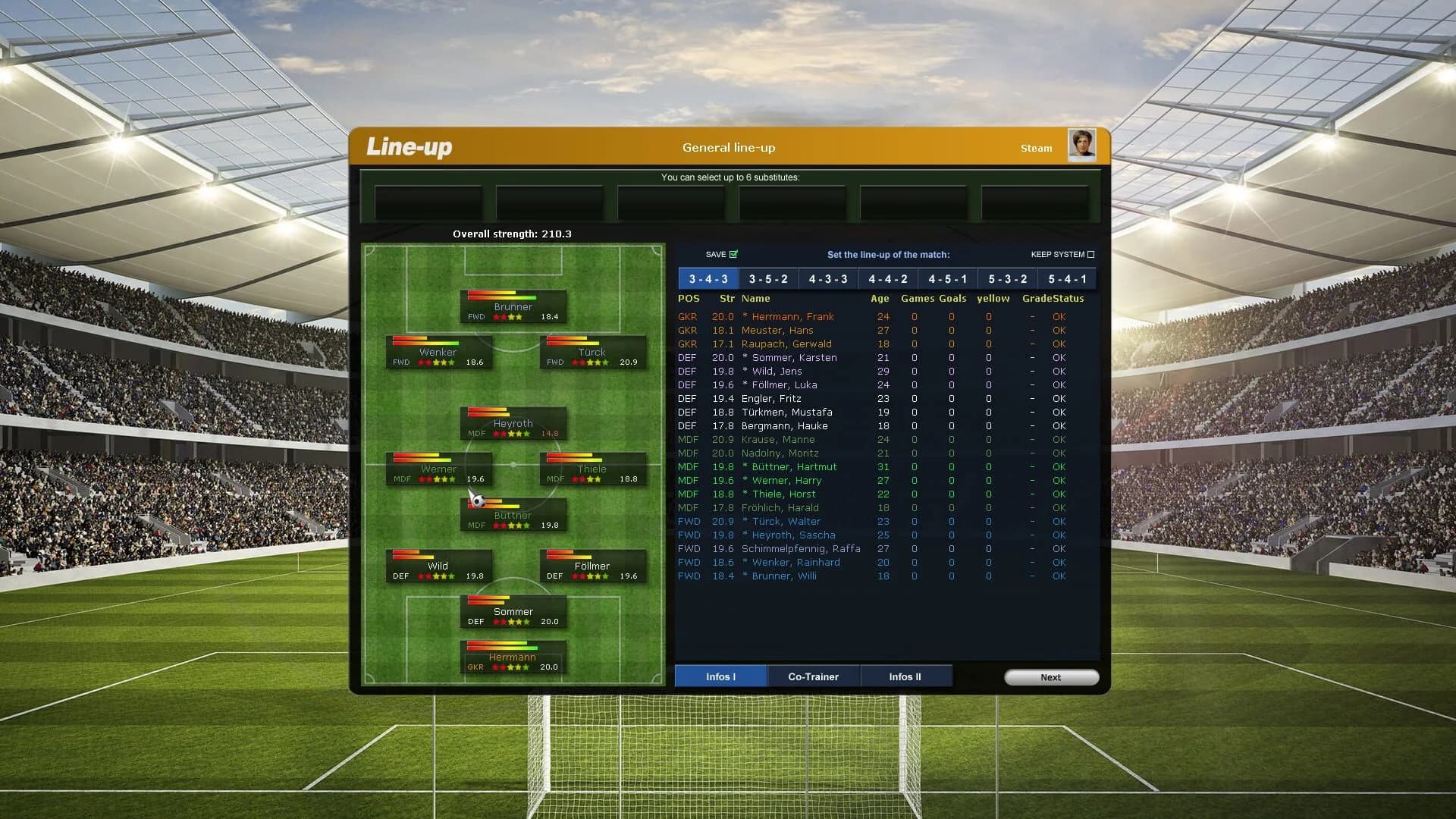Open the Infos II tab

(905, 676)
